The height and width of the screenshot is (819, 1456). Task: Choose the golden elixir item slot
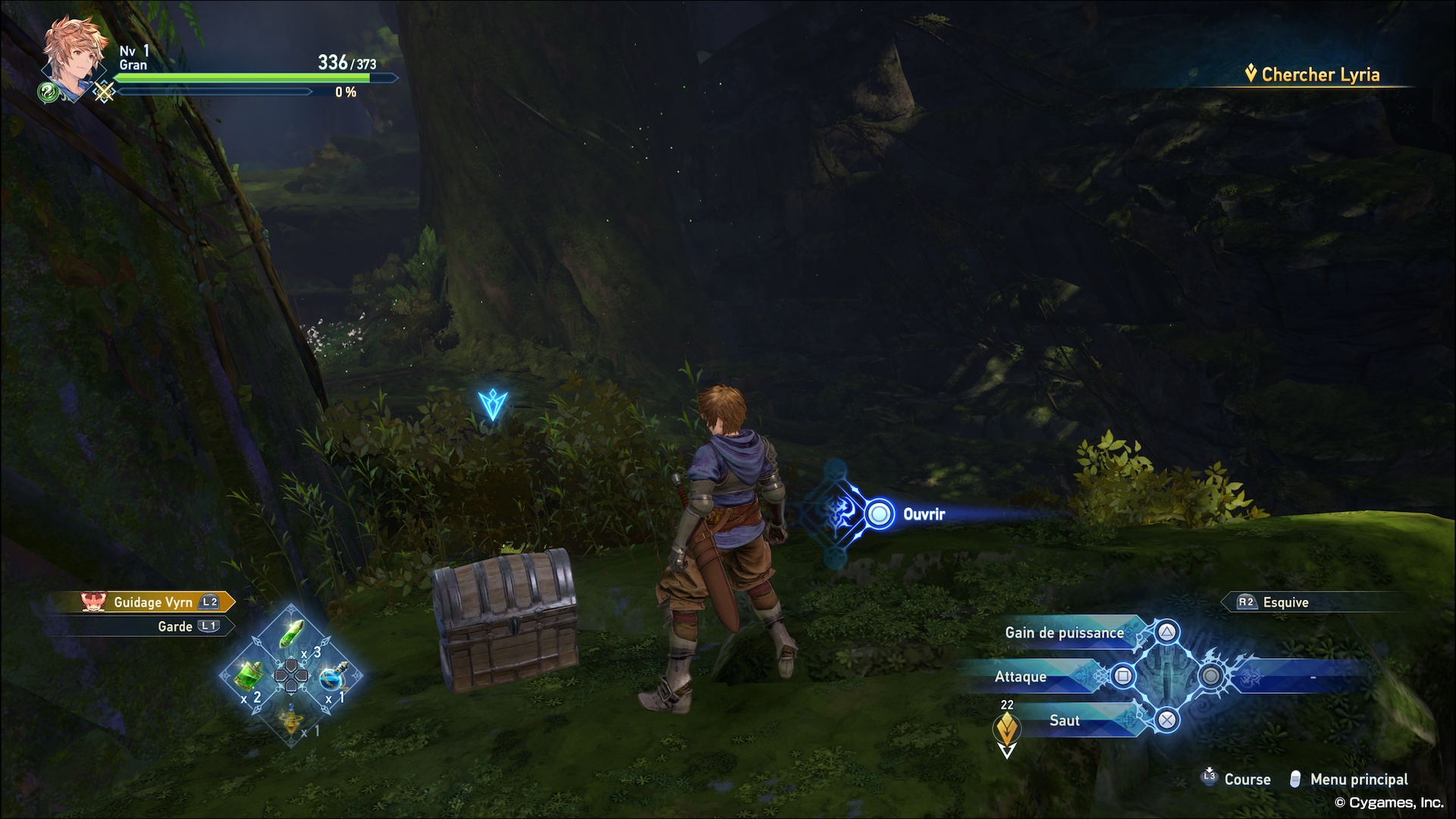(291, 718)
